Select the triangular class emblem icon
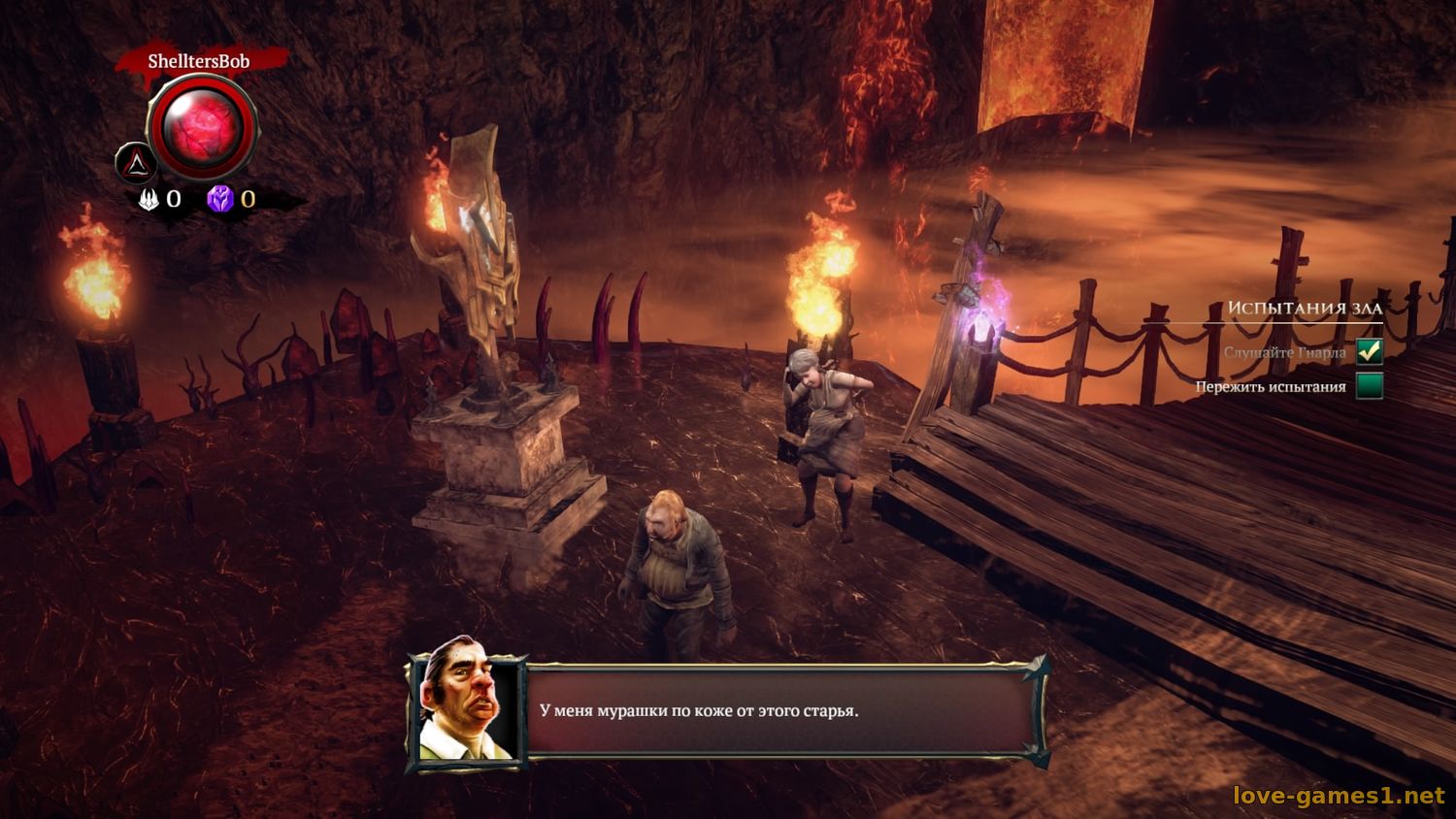 [x=136, y=164]
